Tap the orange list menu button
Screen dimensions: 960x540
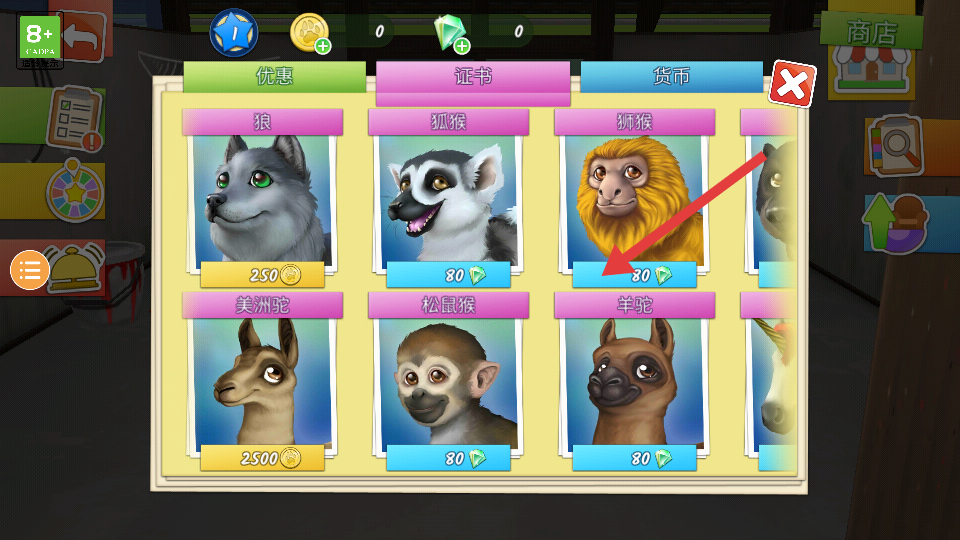pos(30,270)
